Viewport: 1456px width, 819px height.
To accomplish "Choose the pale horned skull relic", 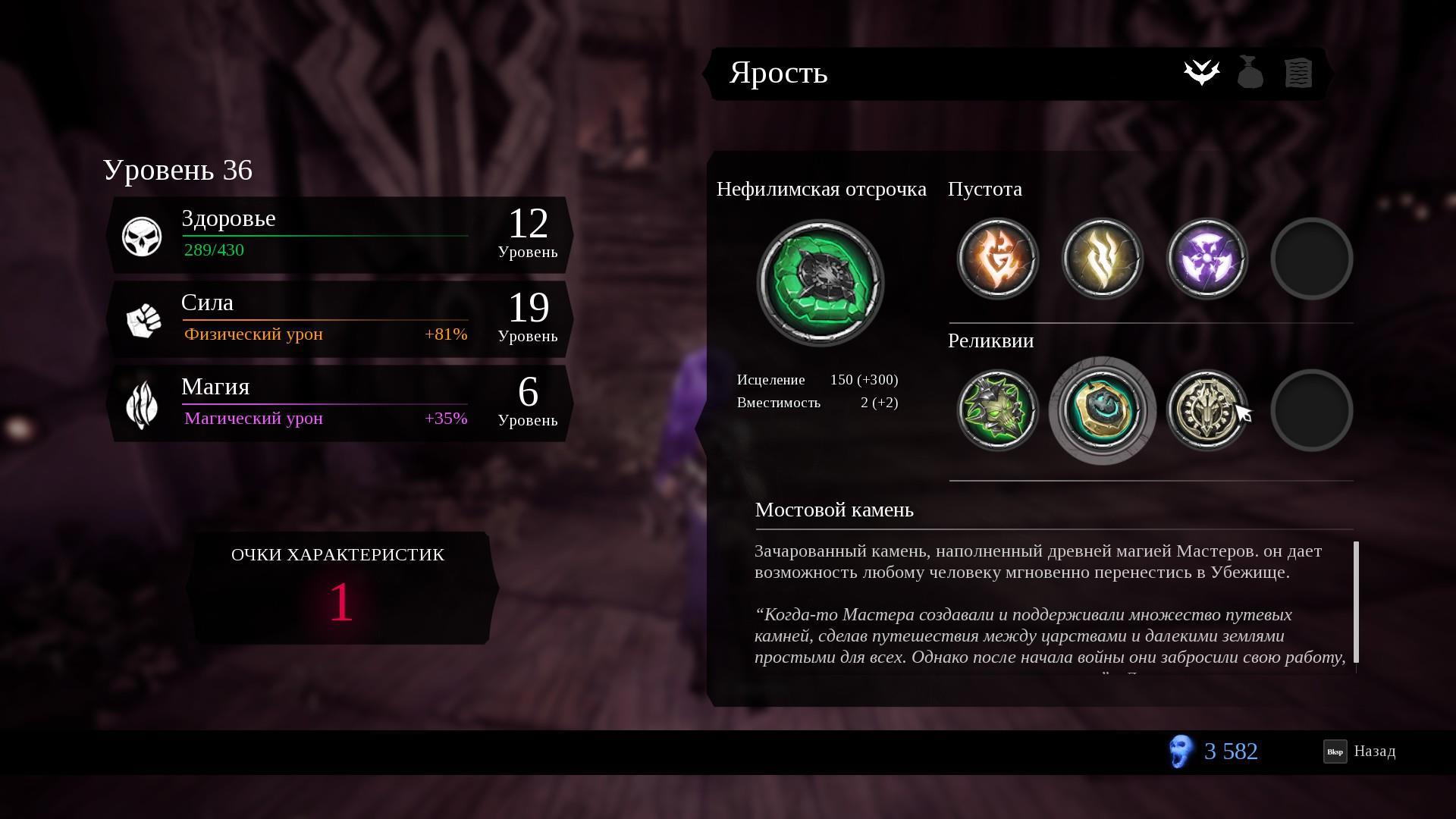I will [x=1207, y=410].
